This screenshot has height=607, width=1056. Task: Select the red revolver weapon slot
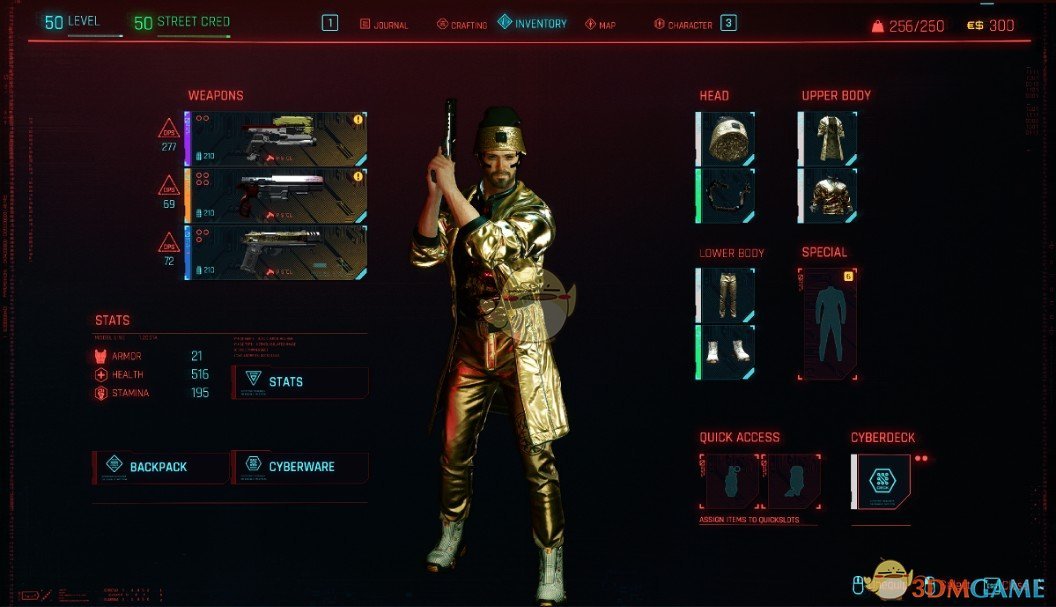[277, 194]
